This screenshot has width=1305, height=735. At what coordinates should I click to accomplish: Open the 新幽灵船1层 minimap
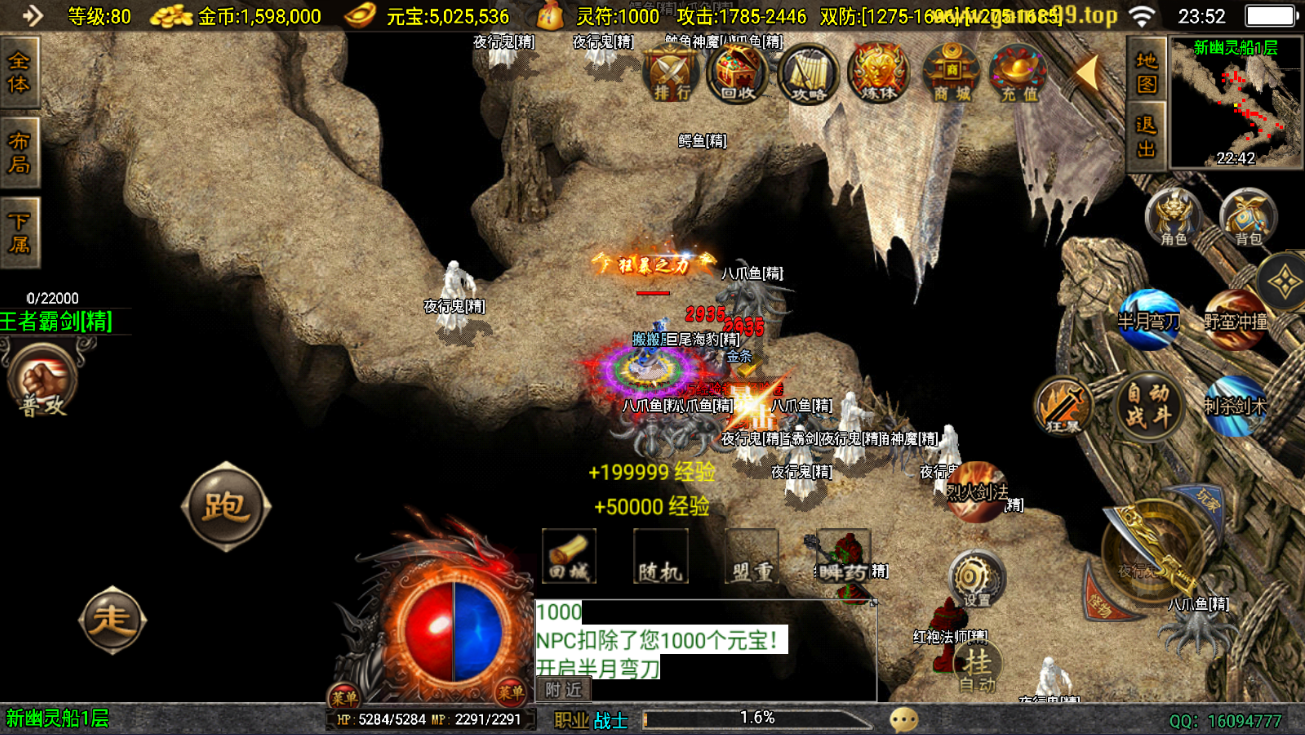click(1236, 103)
